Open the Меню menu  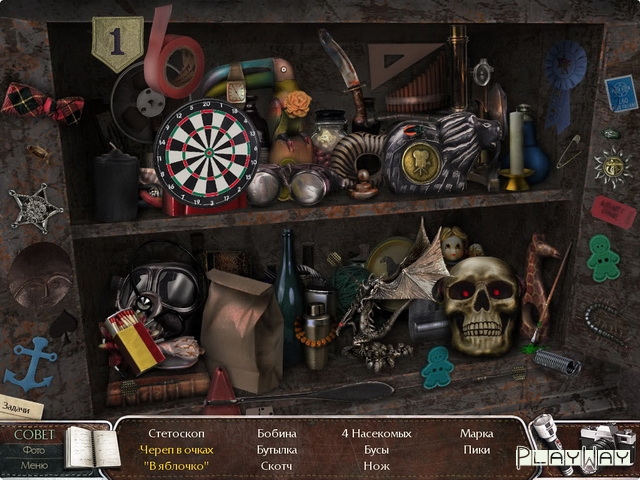(34, 465)
